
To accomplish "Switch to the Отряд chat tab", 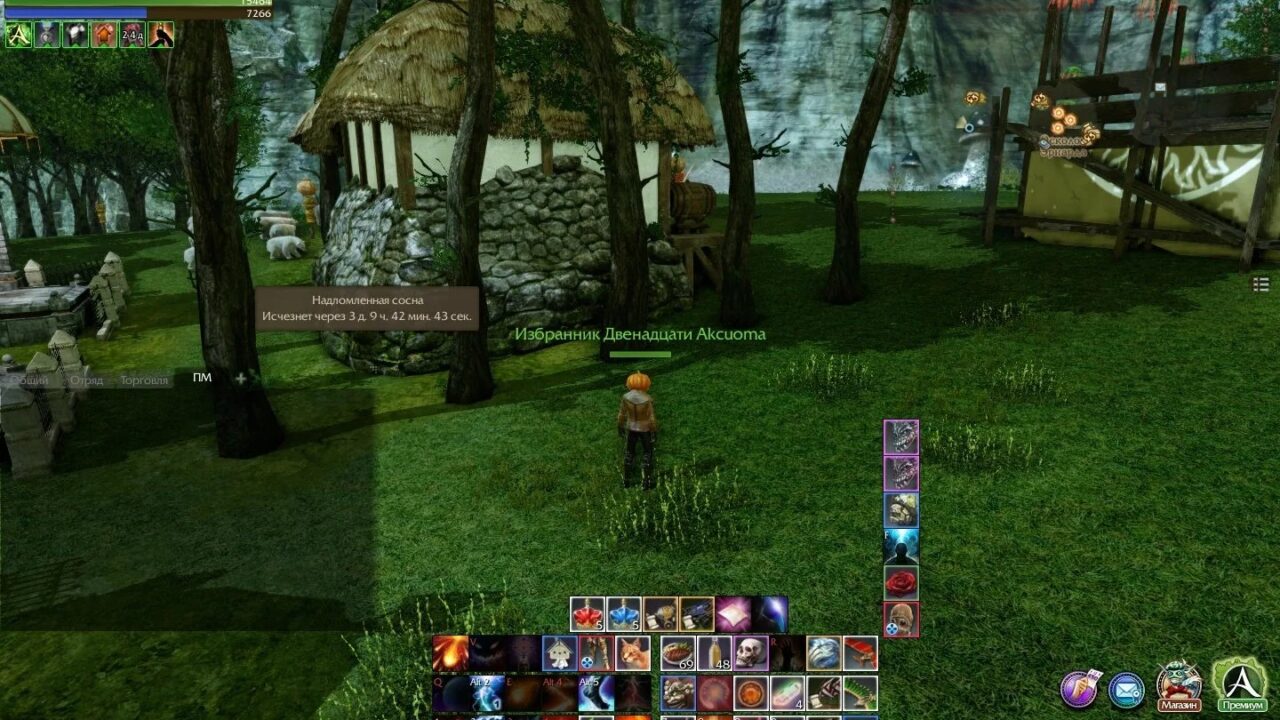I will (86, 380).
